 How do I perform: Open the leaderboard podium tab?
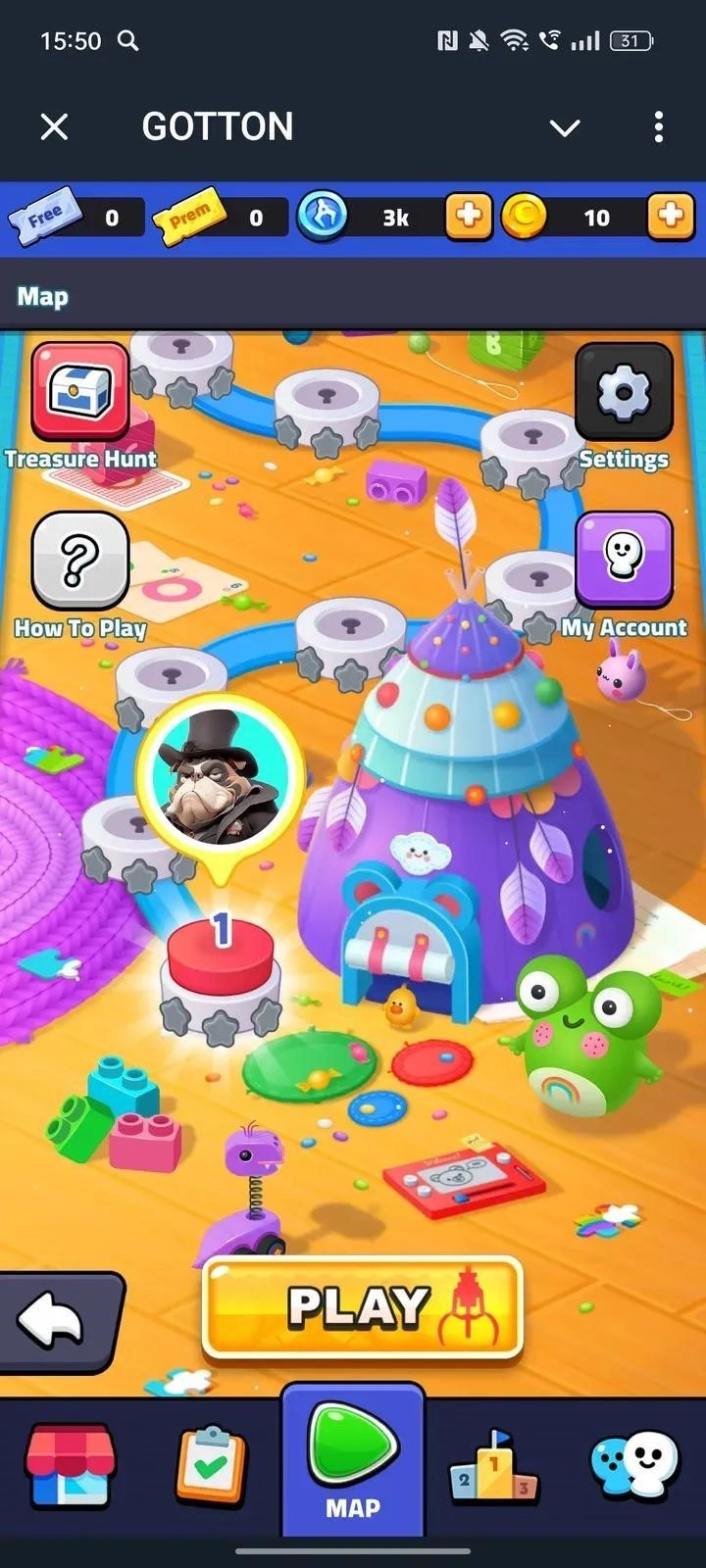click(x=494, y=1466)
